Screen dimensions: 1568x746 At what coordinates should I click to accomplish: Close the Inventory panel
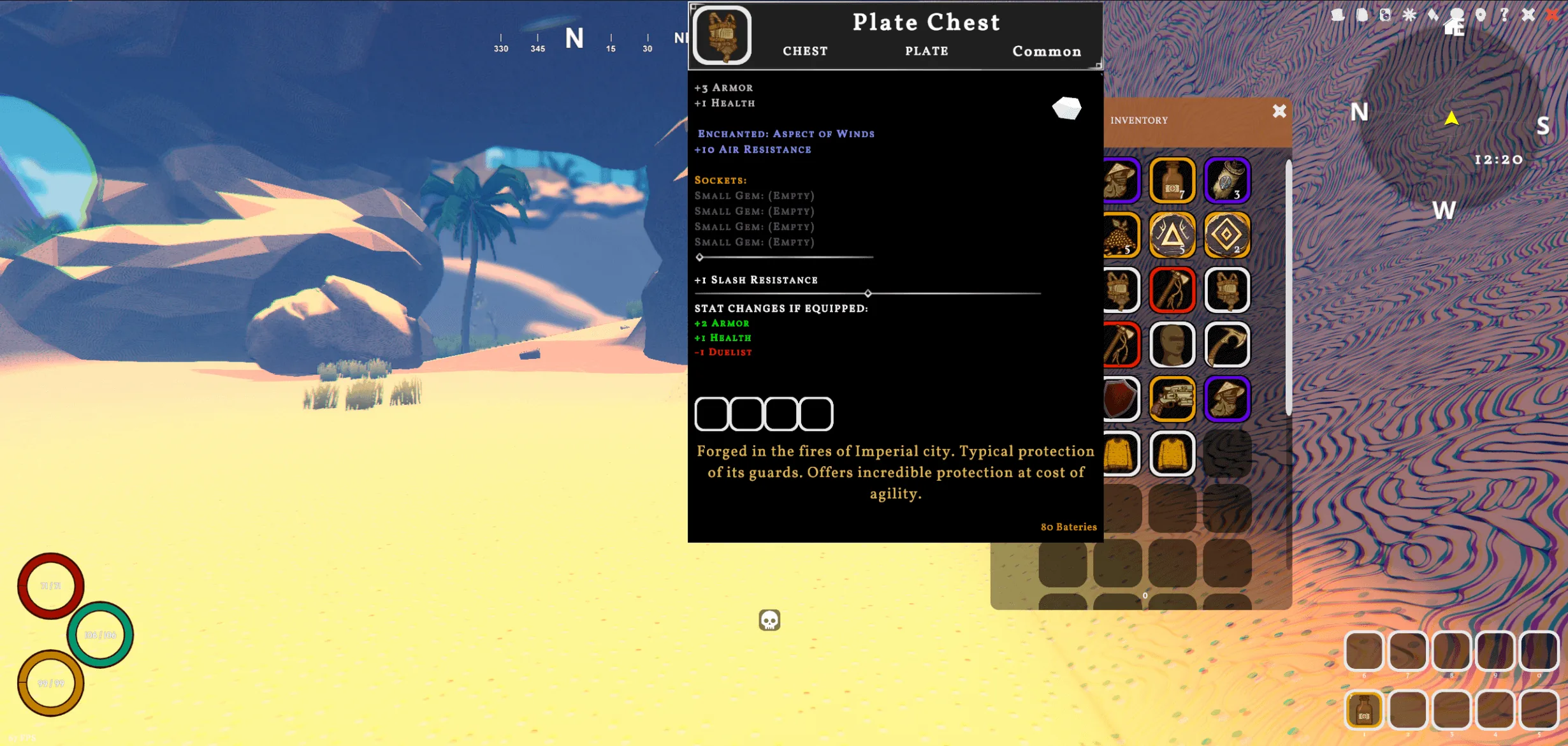pyautogui.click(x=1279, y=112)
